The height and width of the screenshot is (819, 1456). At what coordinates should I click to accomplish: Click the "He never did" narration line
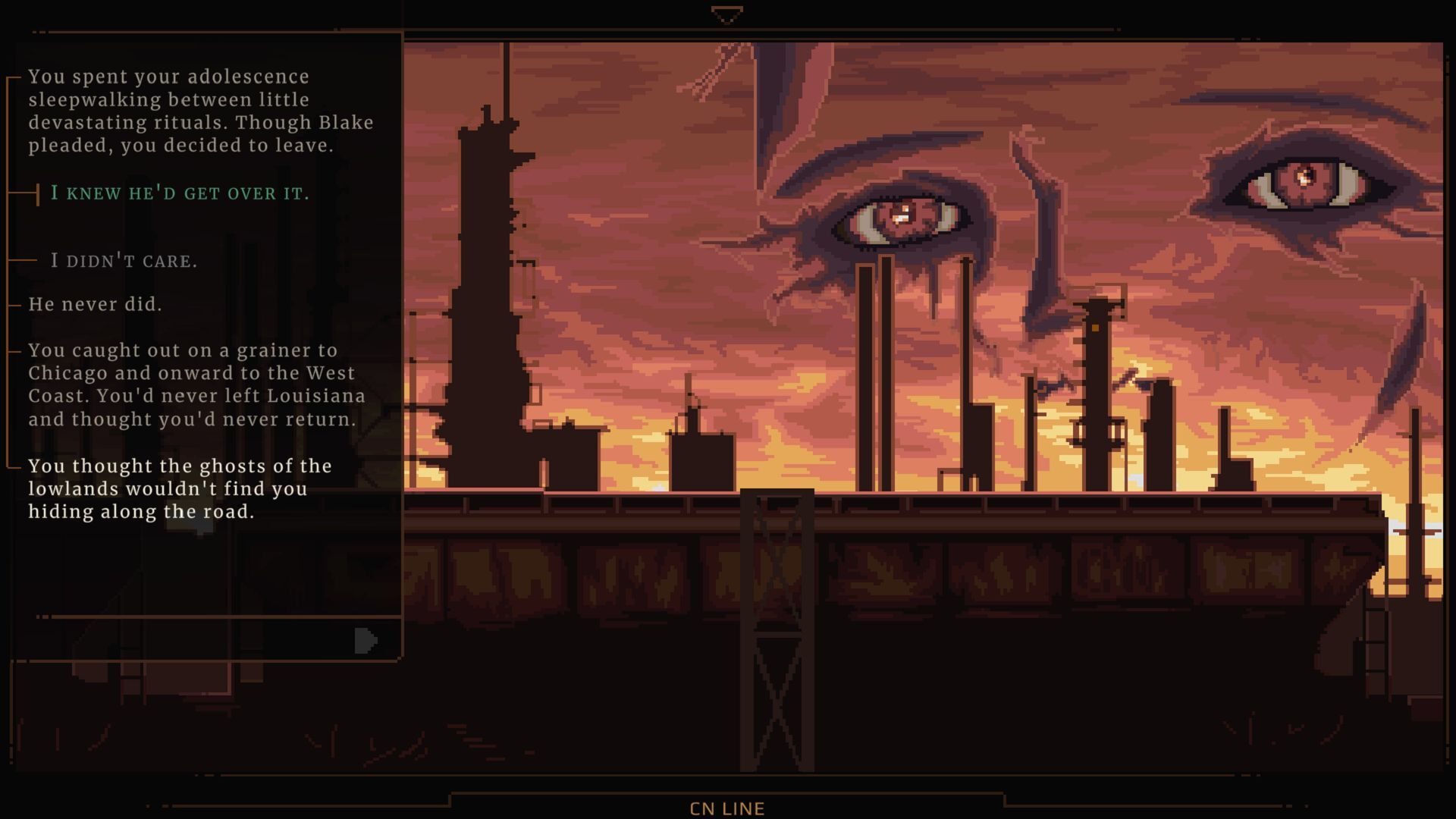[x=96, y=304]
